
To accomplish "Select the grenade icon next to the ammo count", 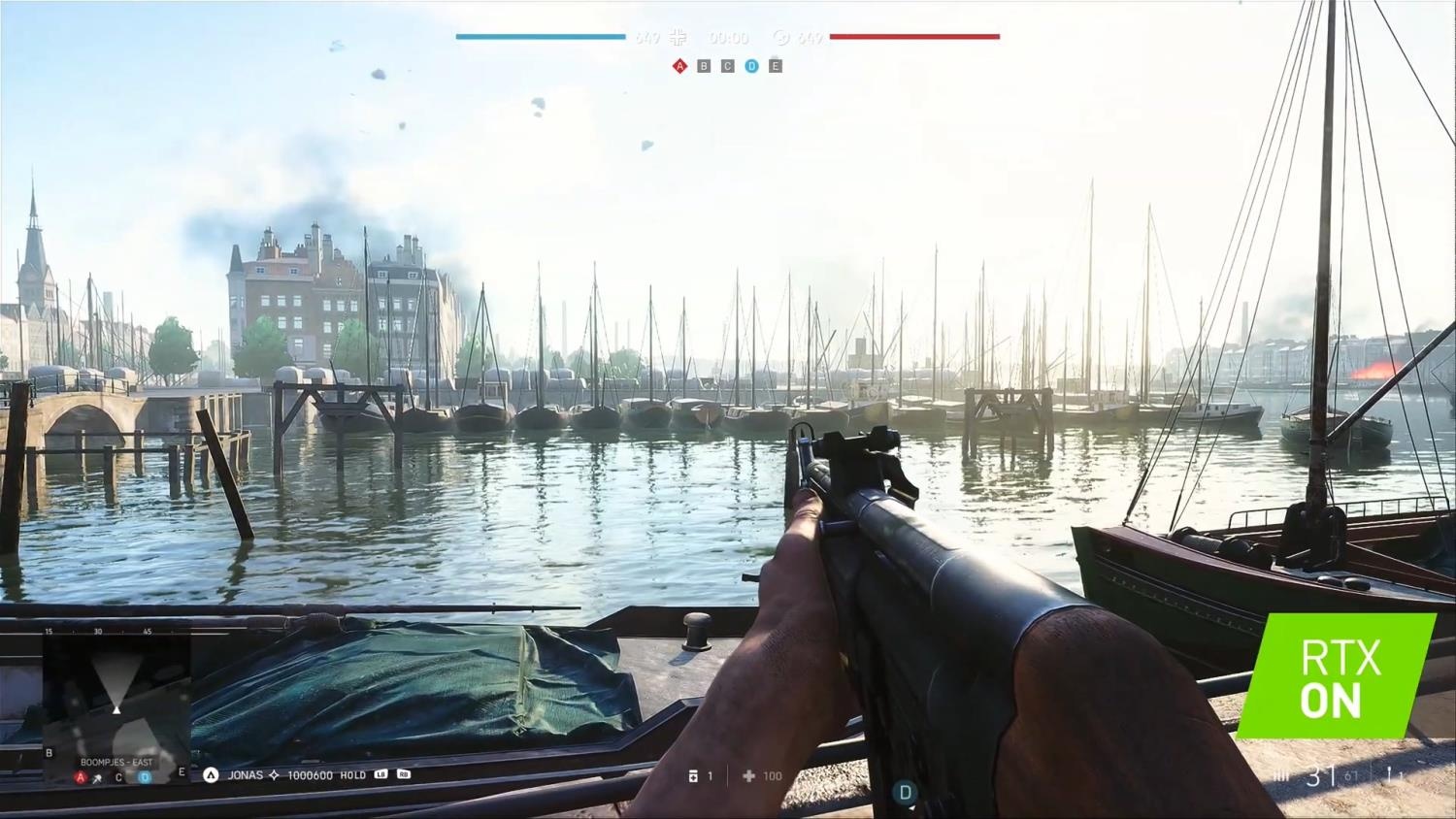I will point(1389,775).
